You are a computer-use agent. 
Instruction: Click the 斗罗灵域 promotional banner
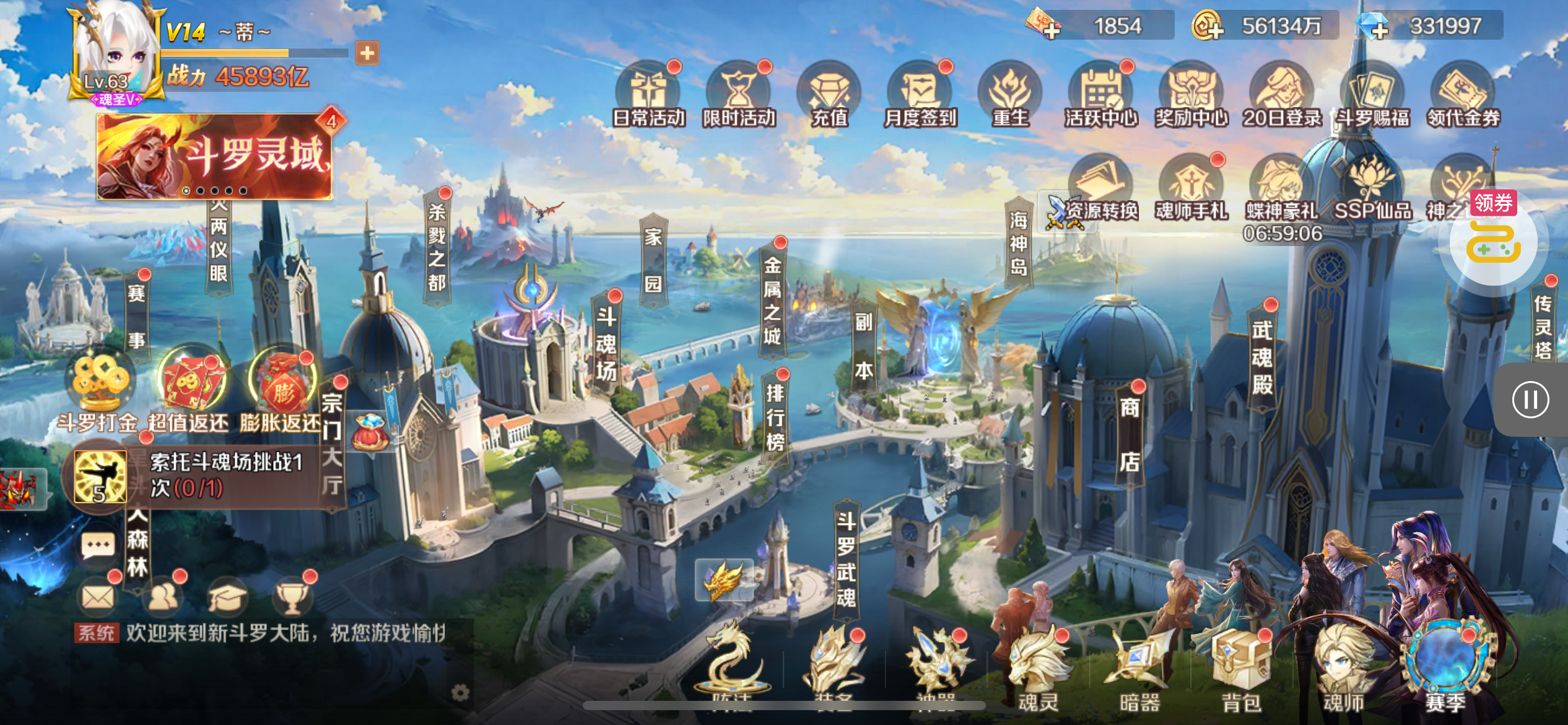click(x=214, y=157)
